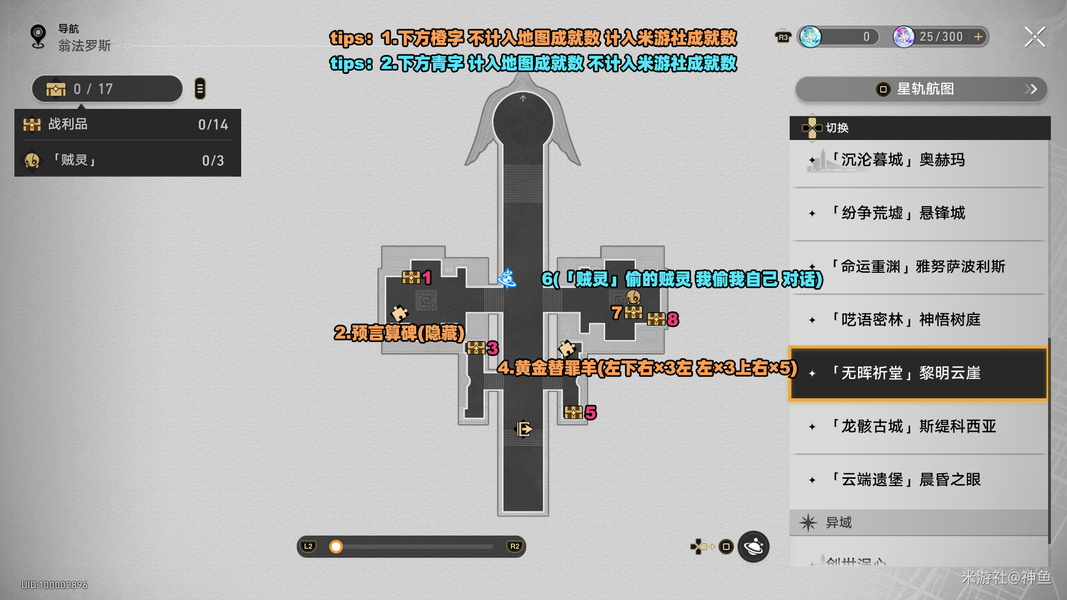Open the 星轨航图 star rail map

pos(920,89)
